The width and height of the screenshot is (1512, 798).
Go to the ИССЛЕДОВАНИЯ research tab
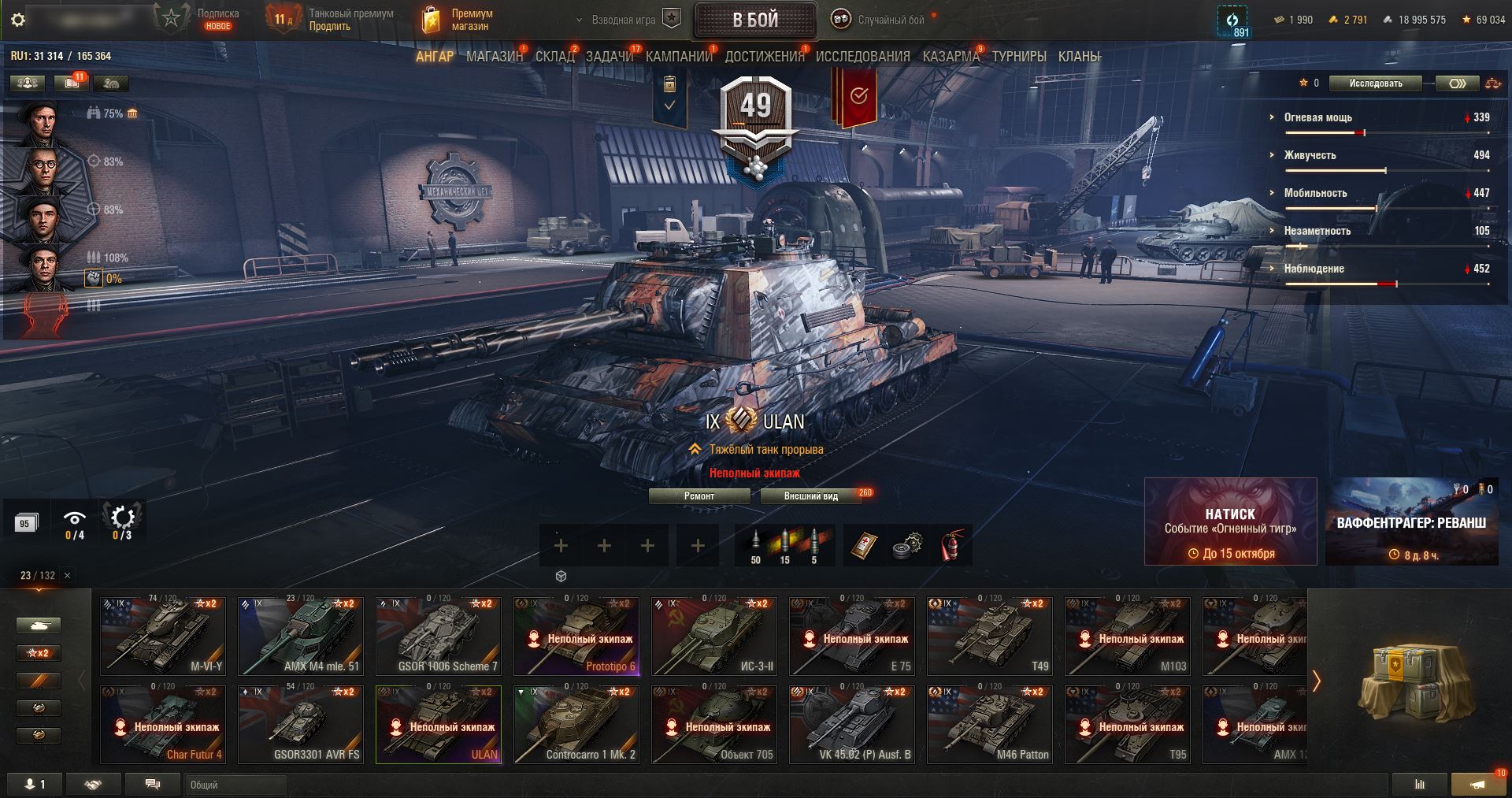862,57
